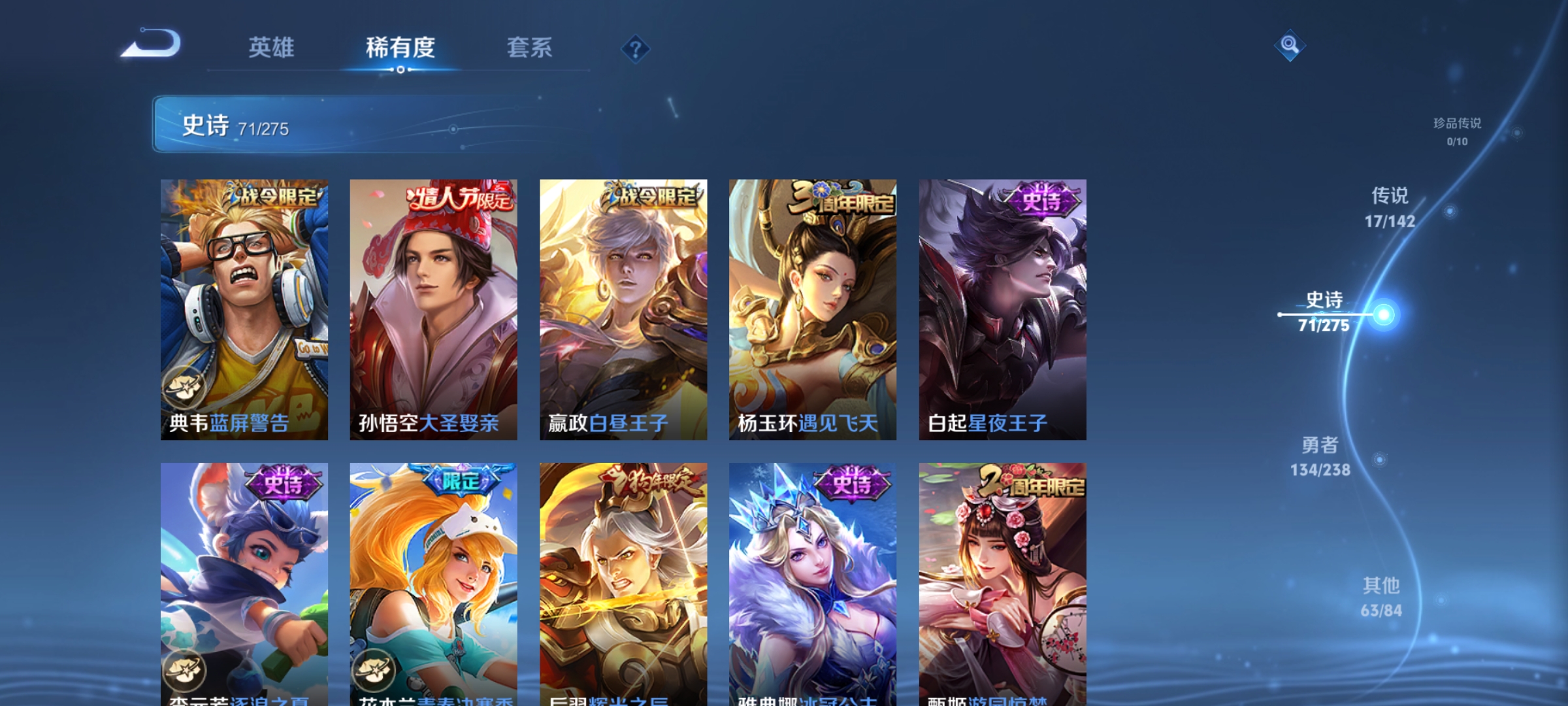Select the 稀有度 tab
1568x706 pixels.
coord(400,47)
